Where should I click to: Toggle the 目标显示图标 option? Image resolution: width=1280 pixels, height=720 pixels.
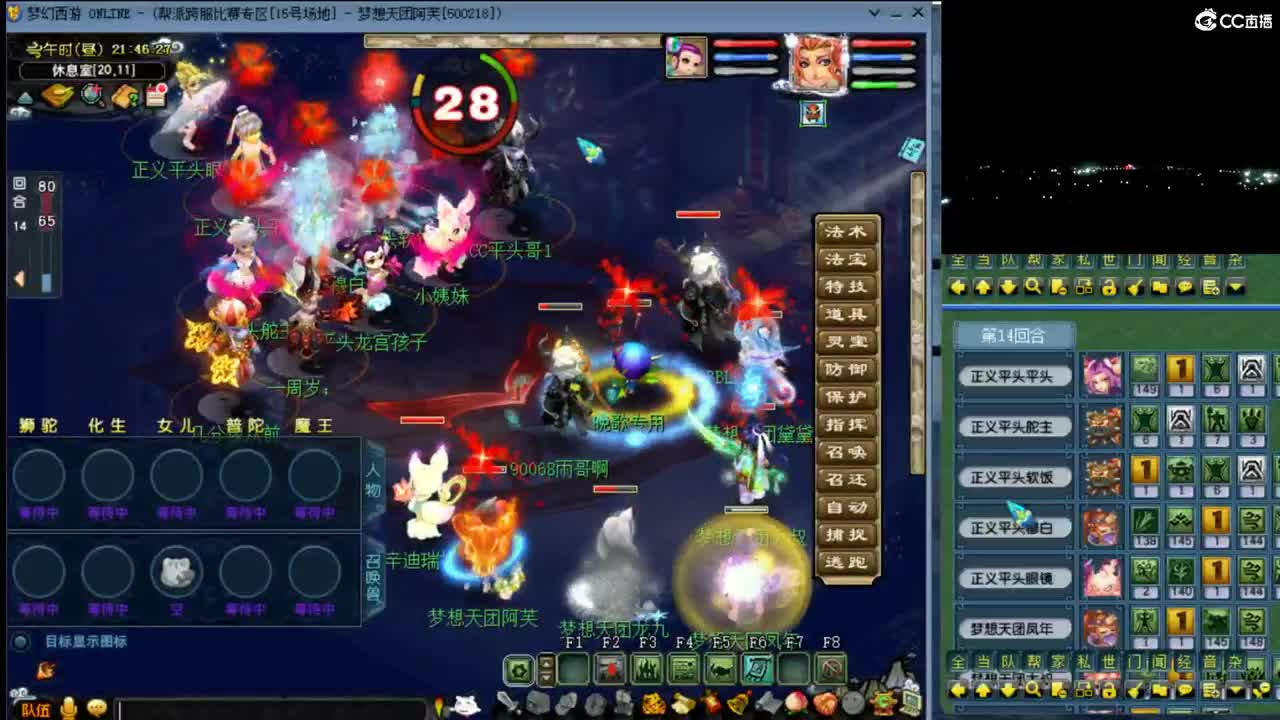(23, 642)
